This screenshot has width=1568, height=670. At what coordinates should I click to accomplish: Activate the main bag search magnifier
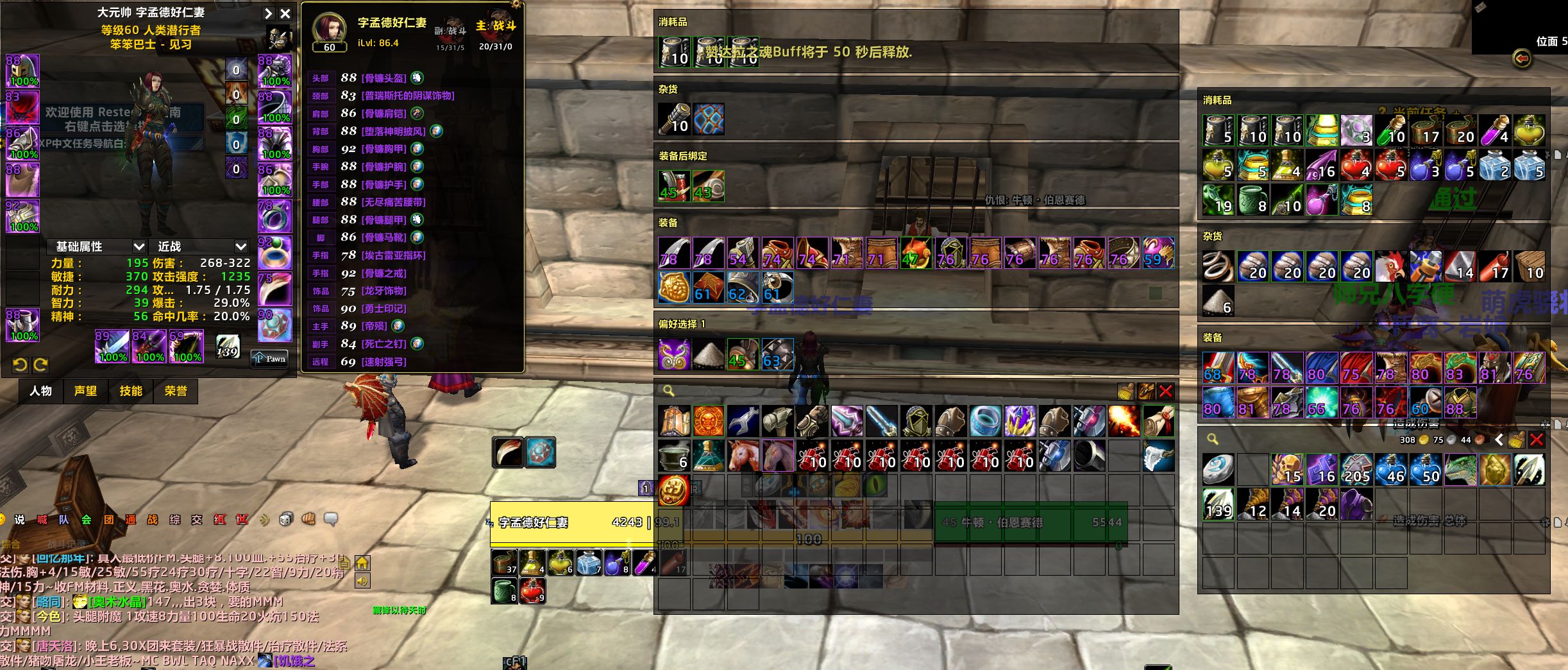click(x=668, y=391)
